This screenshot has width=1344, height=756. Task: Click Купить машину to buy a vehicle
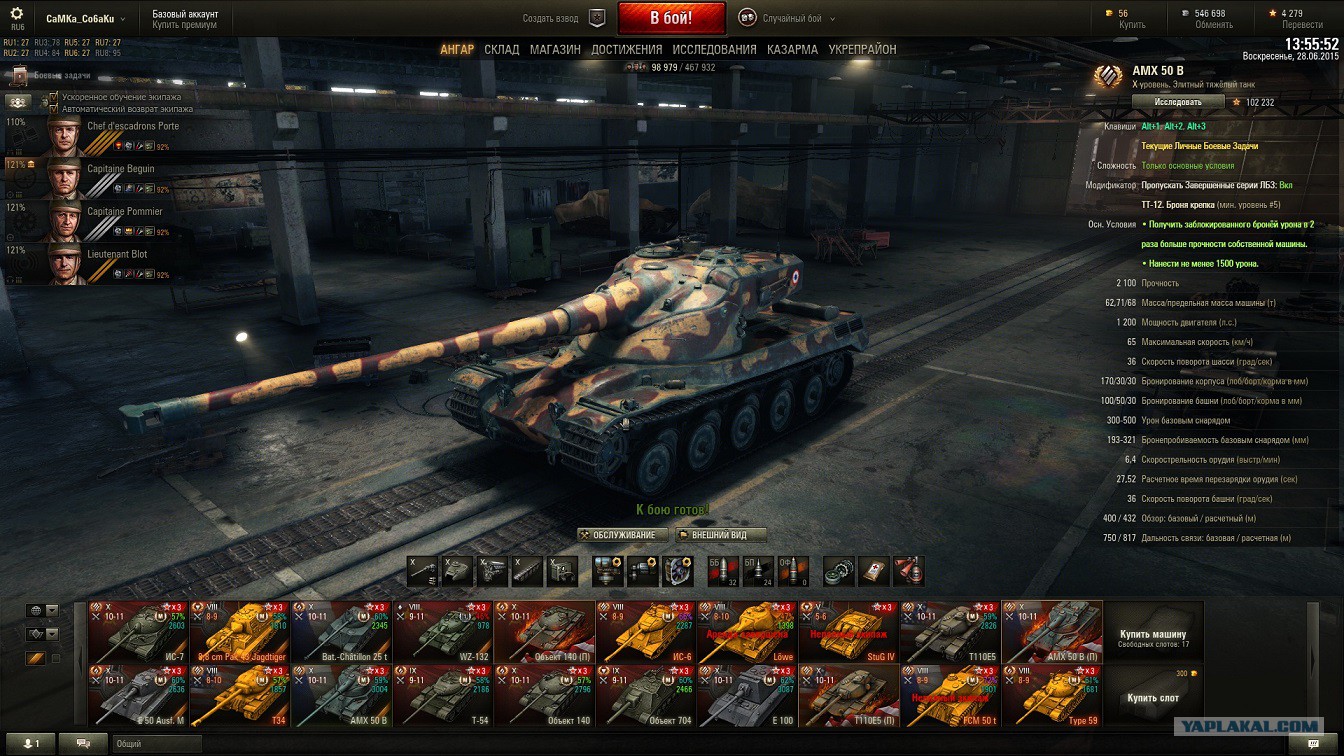point(1153,637)
